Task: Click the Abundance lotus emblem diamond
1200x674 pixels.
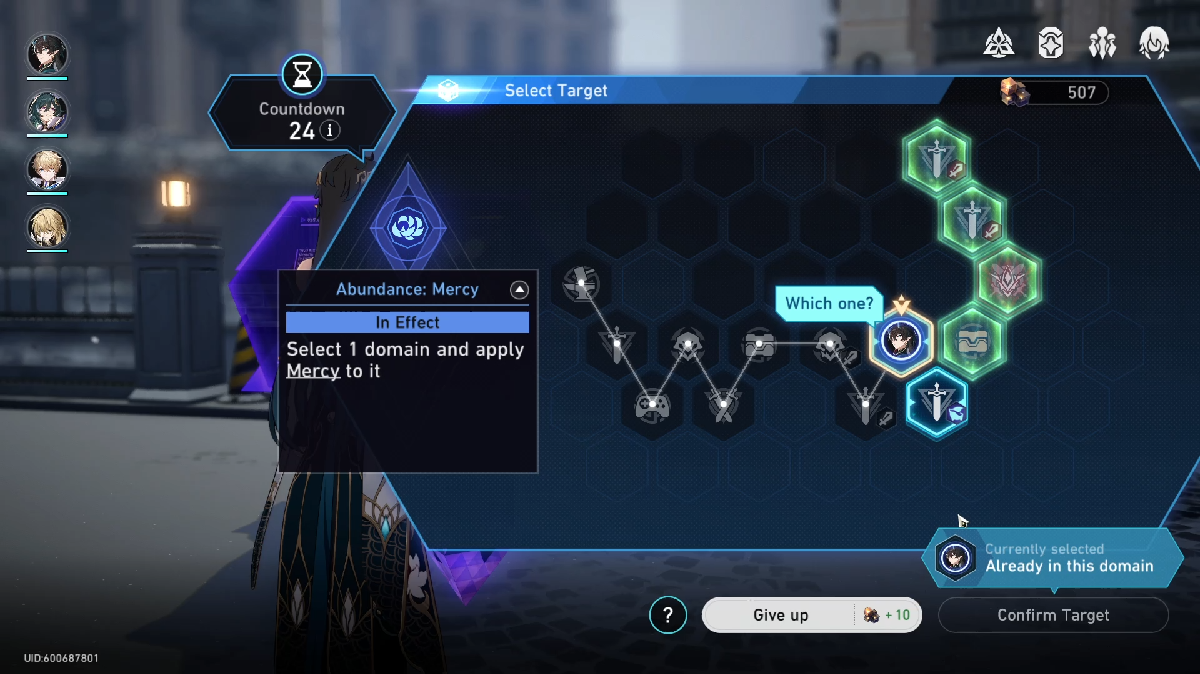Action: (408, 224)
